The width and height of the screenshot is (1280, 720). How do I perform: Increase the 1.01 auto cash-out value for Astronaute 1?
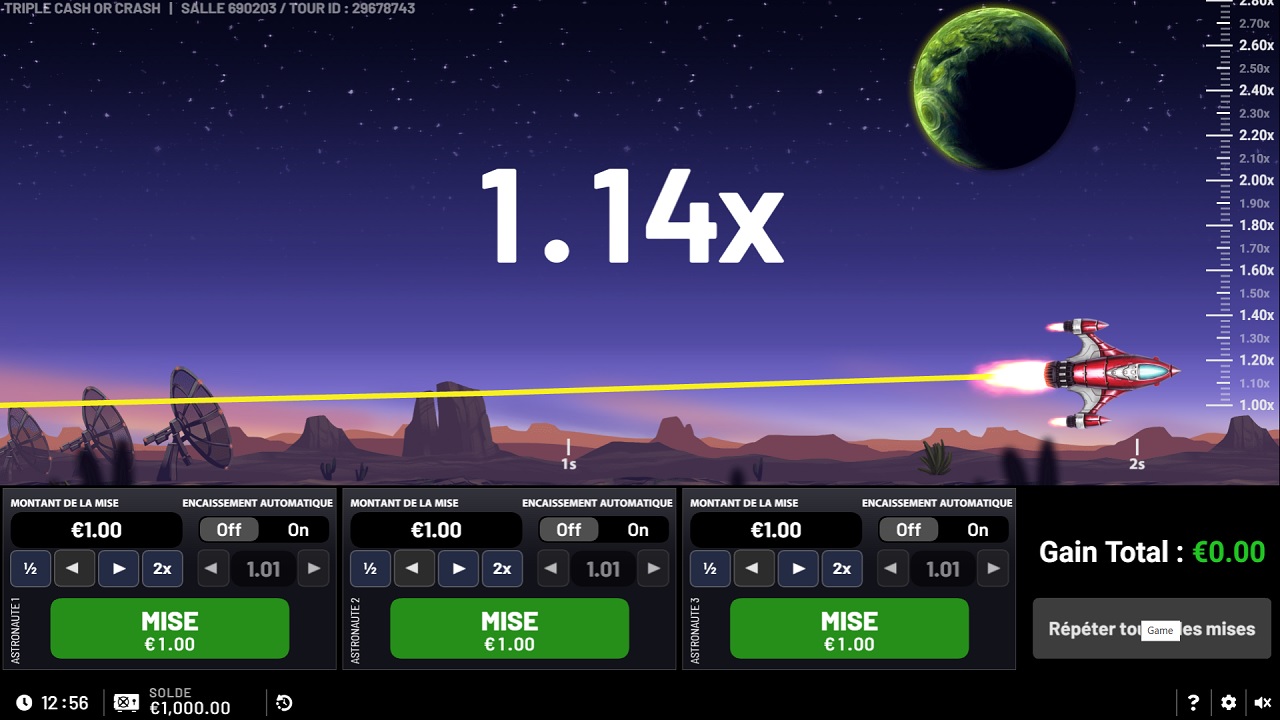313,568
